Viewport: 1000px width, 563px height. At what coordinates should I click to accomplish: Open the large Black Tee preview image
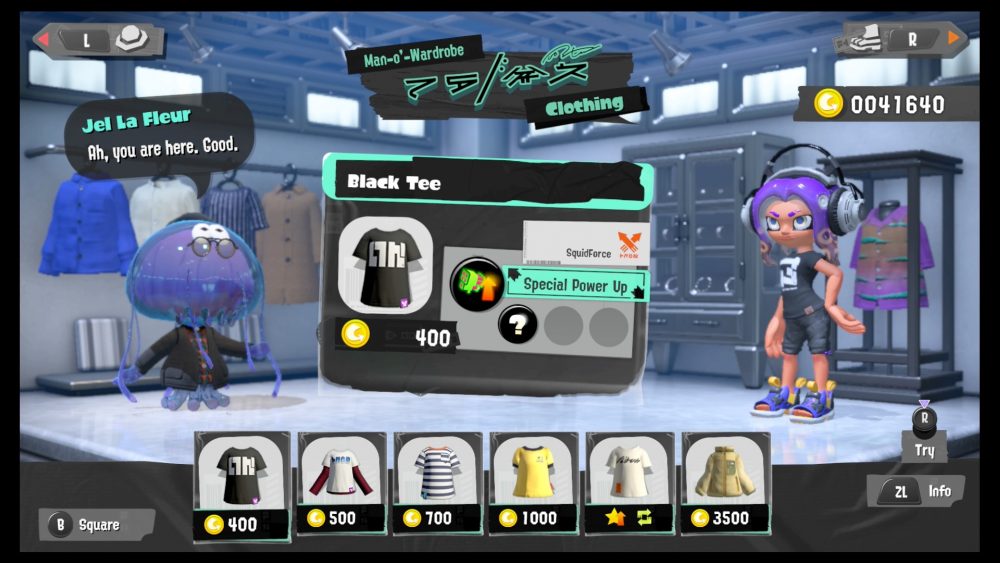click(385, 266)
